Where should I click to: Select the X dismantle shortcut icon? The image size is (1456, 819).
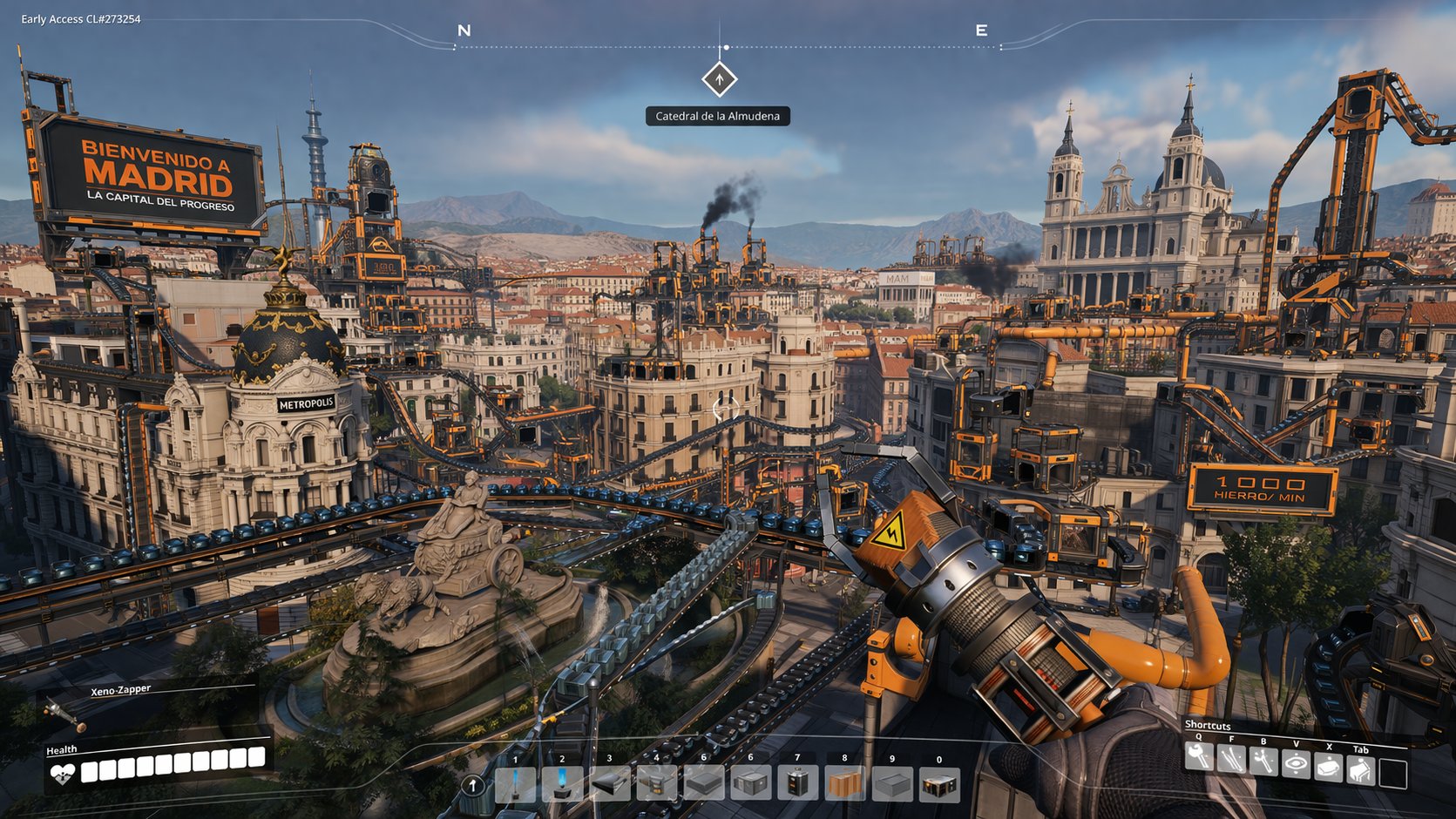1328,766
